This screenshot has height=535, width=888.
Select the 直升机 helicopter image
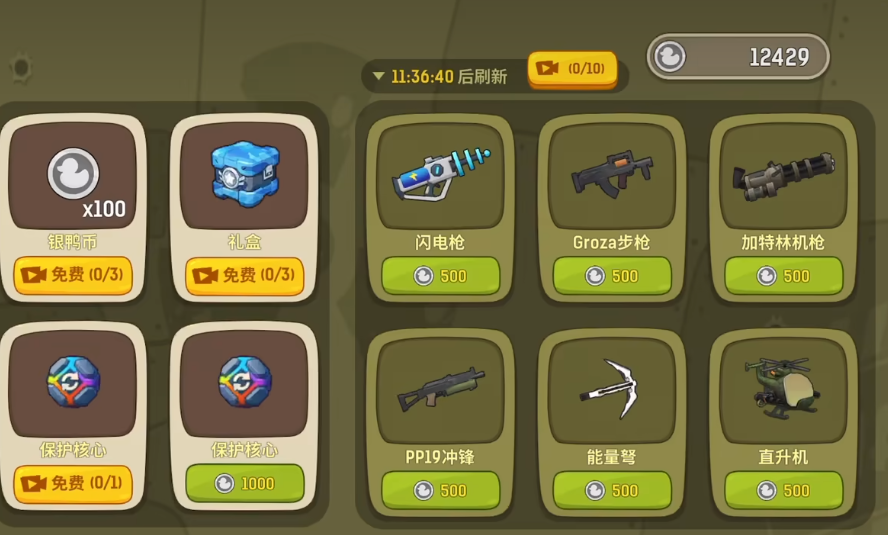[783, 388]
